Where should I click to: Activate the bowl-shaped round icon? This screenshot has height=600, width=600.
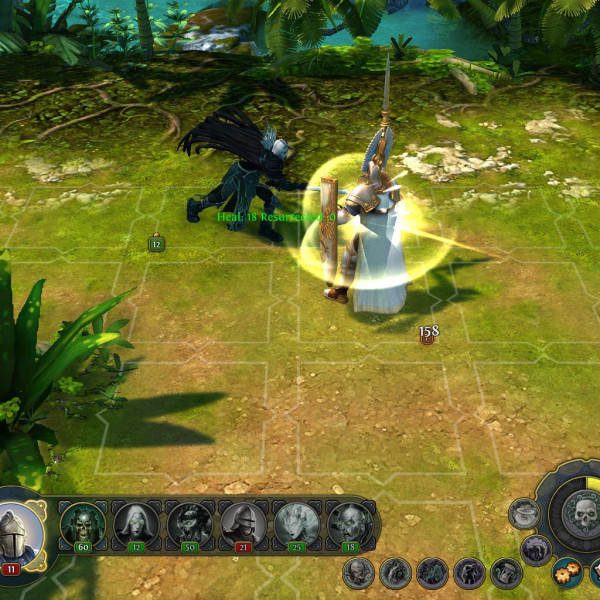[x=525, y=514]
